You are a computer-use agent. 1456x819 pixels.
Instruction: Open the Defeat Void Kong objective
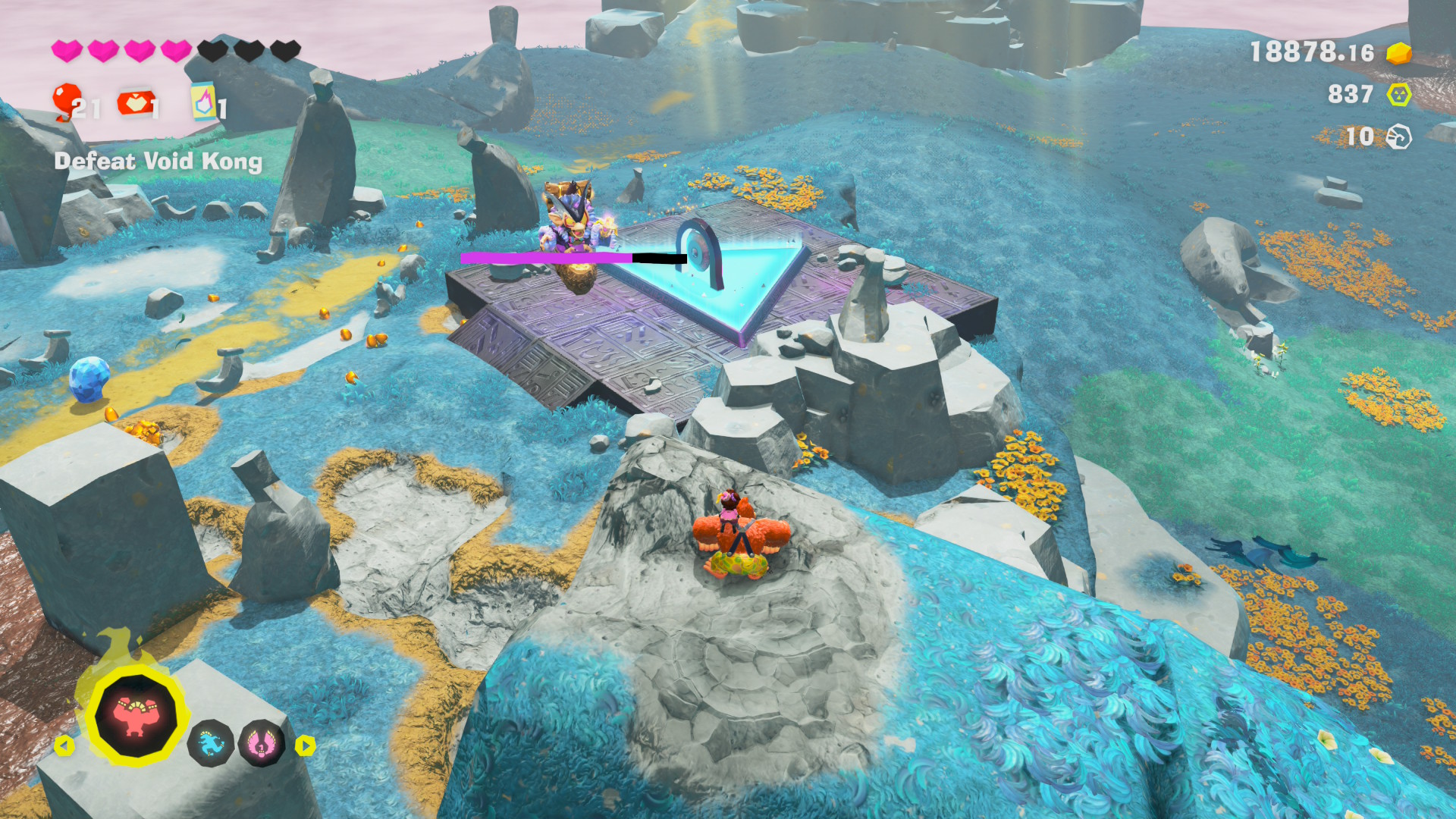tap(158, 161)
